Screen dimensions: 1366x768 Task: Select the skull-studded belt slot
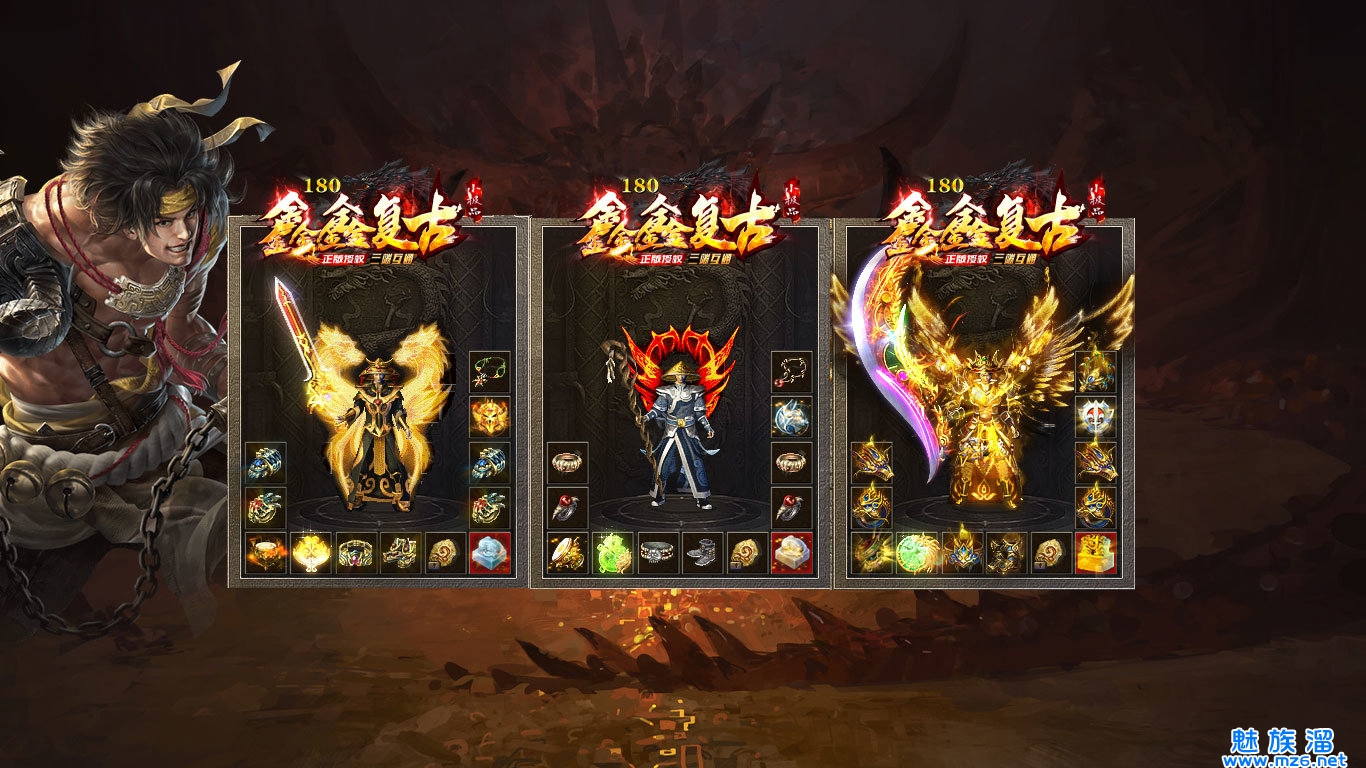[x=657, y=553]
